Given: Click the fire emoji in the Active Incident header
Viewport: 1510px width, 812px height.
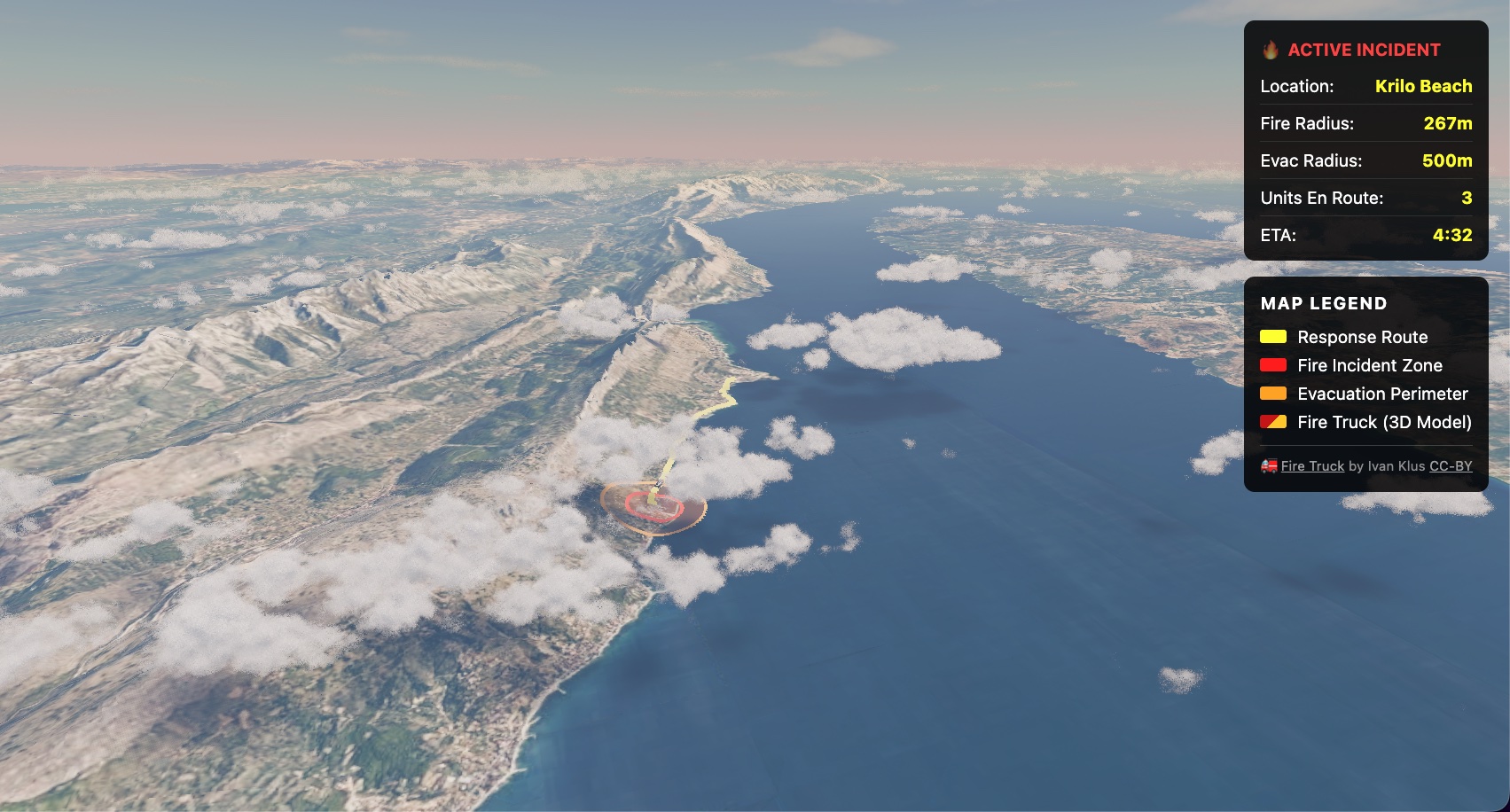Looking at the screenshot, I should [x=1271, y=50].
